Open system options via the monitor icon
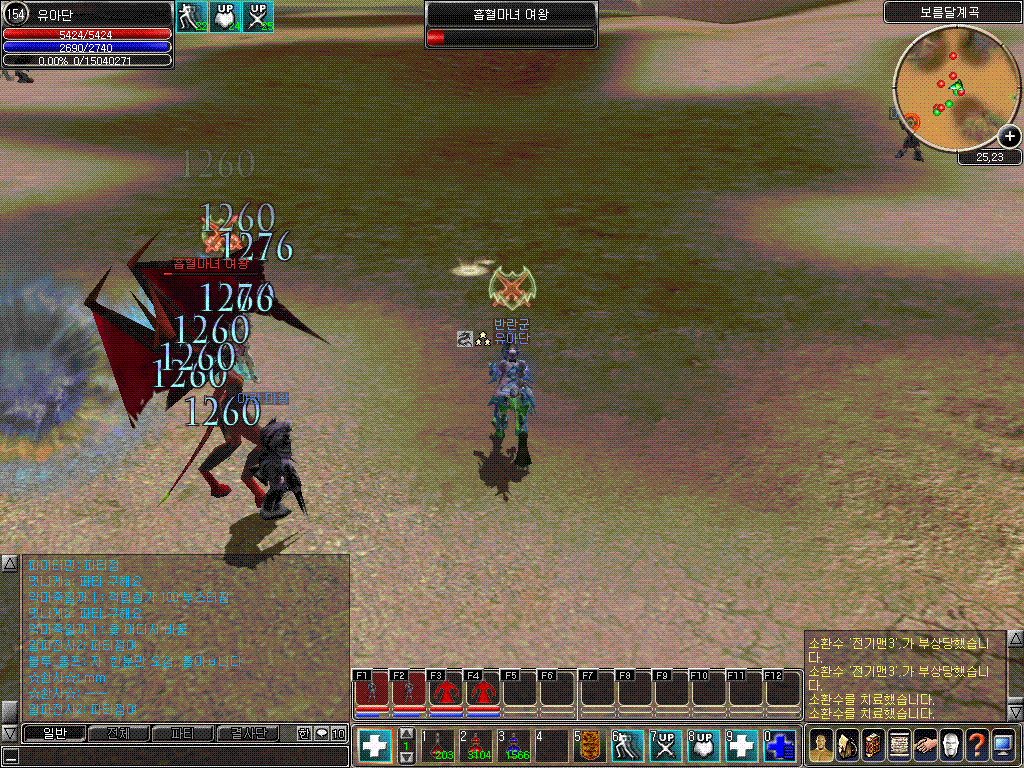1024x768 pixels. [x=1003, y=746]
